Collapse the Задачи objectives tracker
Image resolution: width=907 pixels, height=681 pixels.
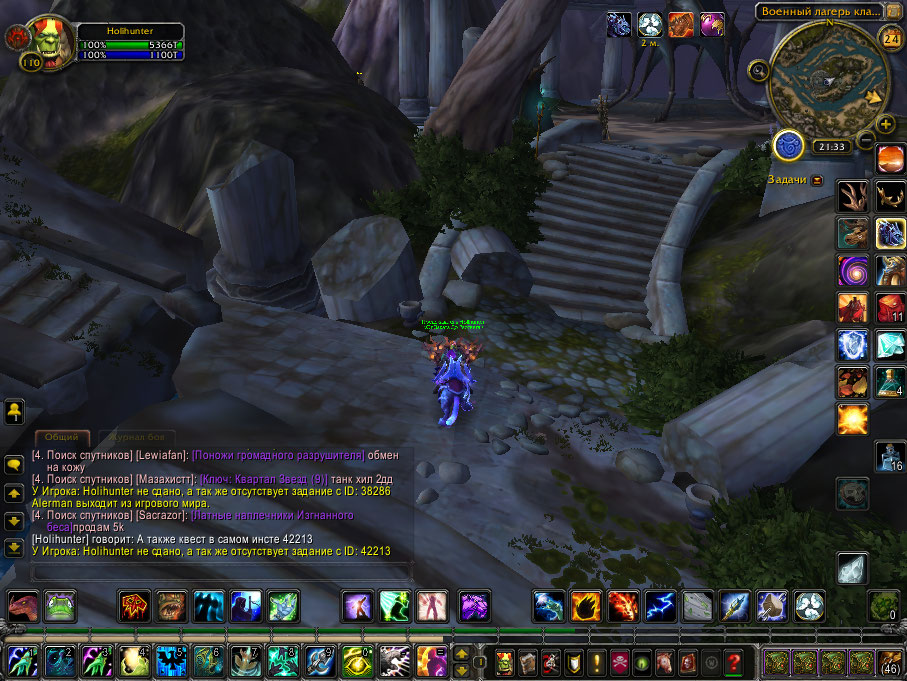[818, 180]
